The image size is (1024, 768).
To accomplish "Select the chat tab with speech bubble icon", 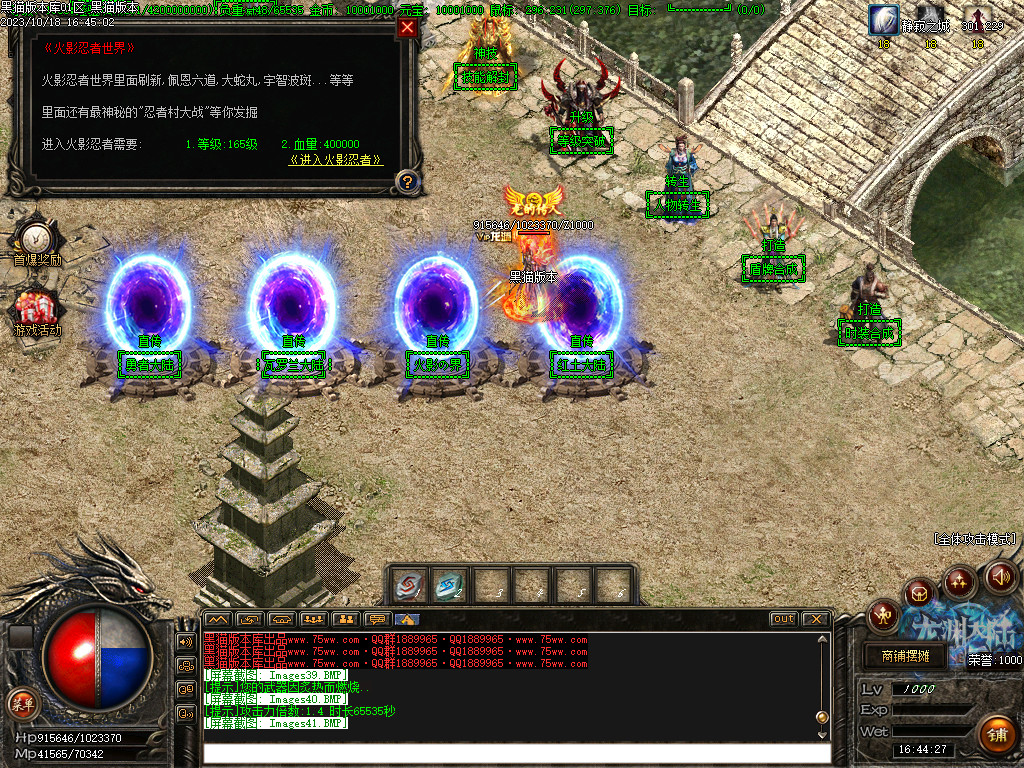I will click(x=376, y=619).
